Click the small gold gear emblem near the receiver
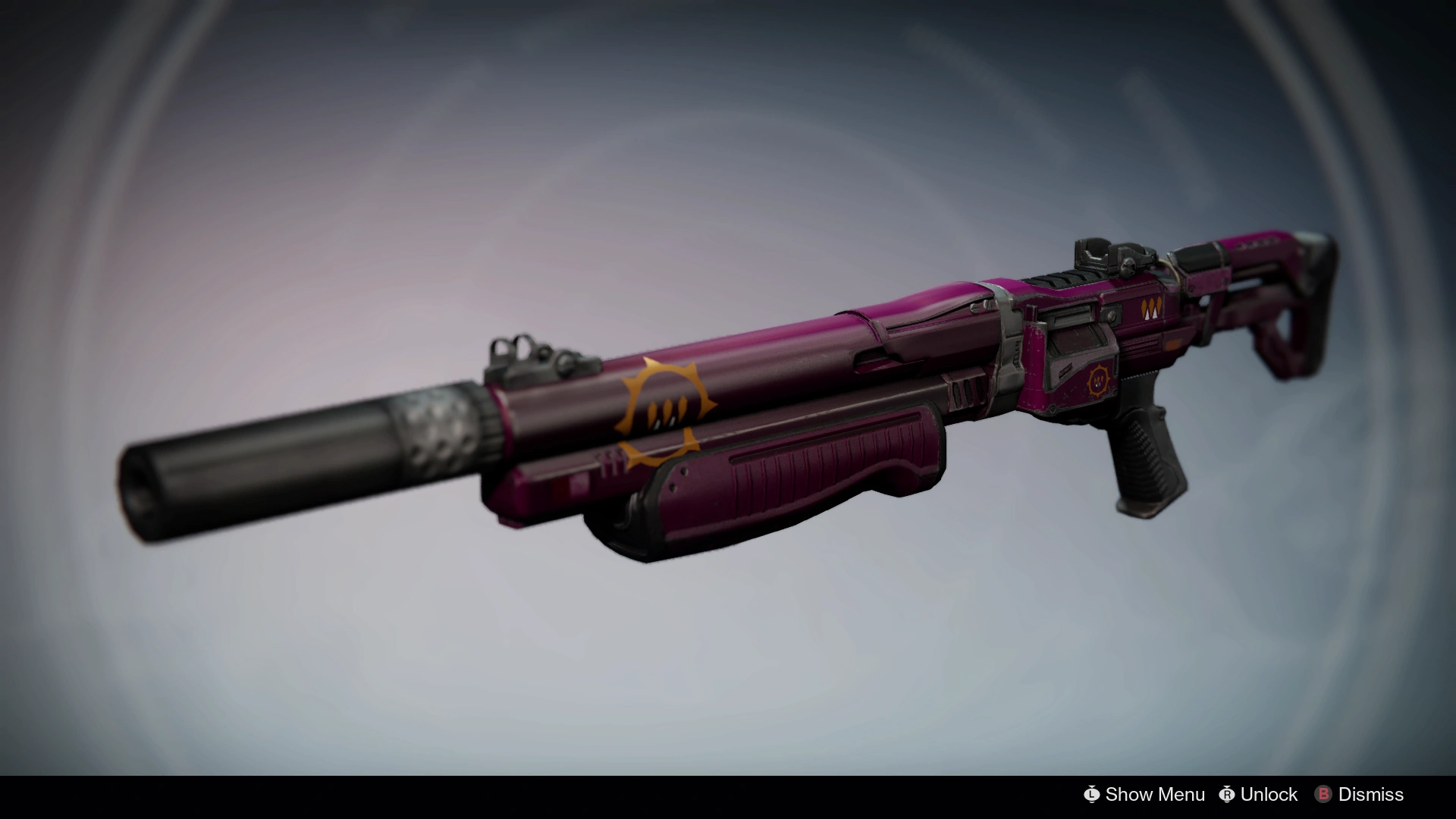 click(1098, 381)
